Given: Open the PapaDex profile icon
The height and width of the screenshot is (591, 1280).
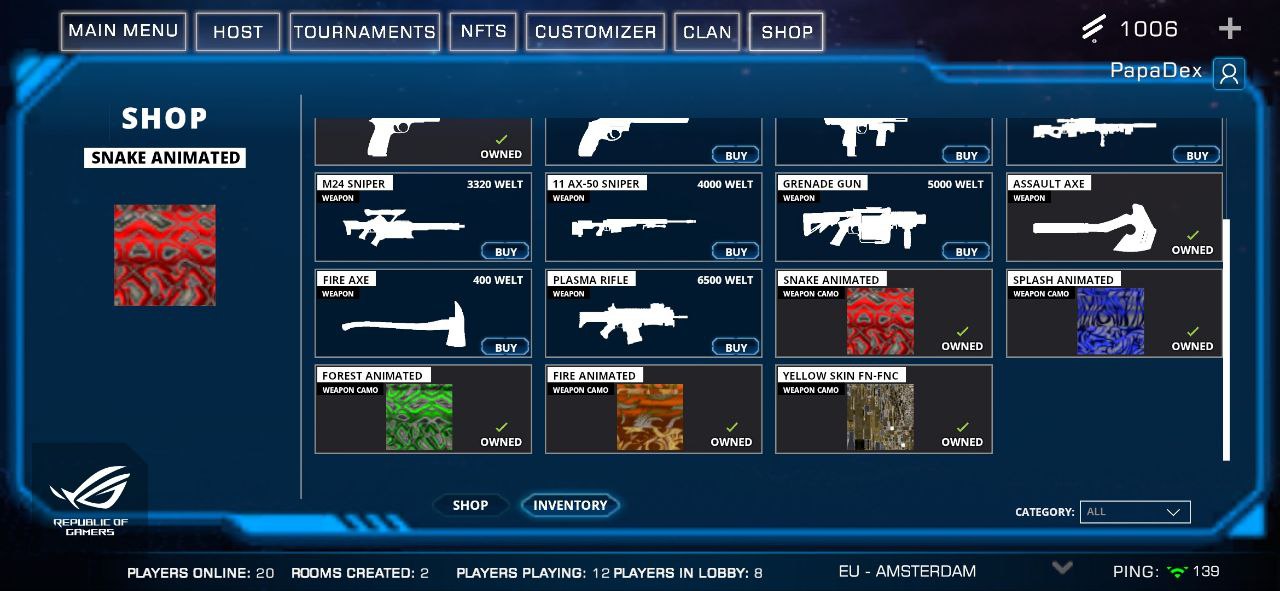Looking at the screenshot, I should pyautogui.click(x=1229, y=73).
